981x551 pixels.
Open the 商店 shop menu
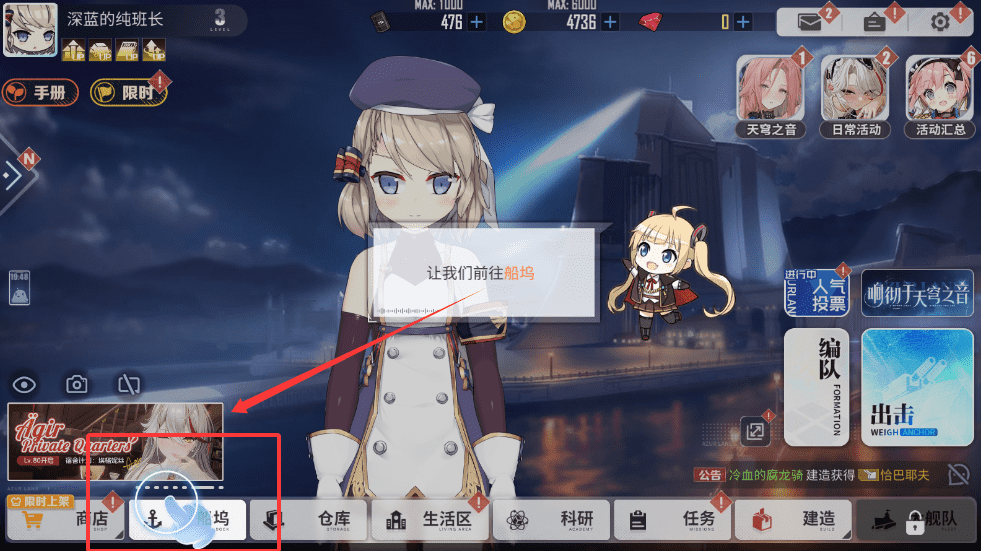pos(67,520)
